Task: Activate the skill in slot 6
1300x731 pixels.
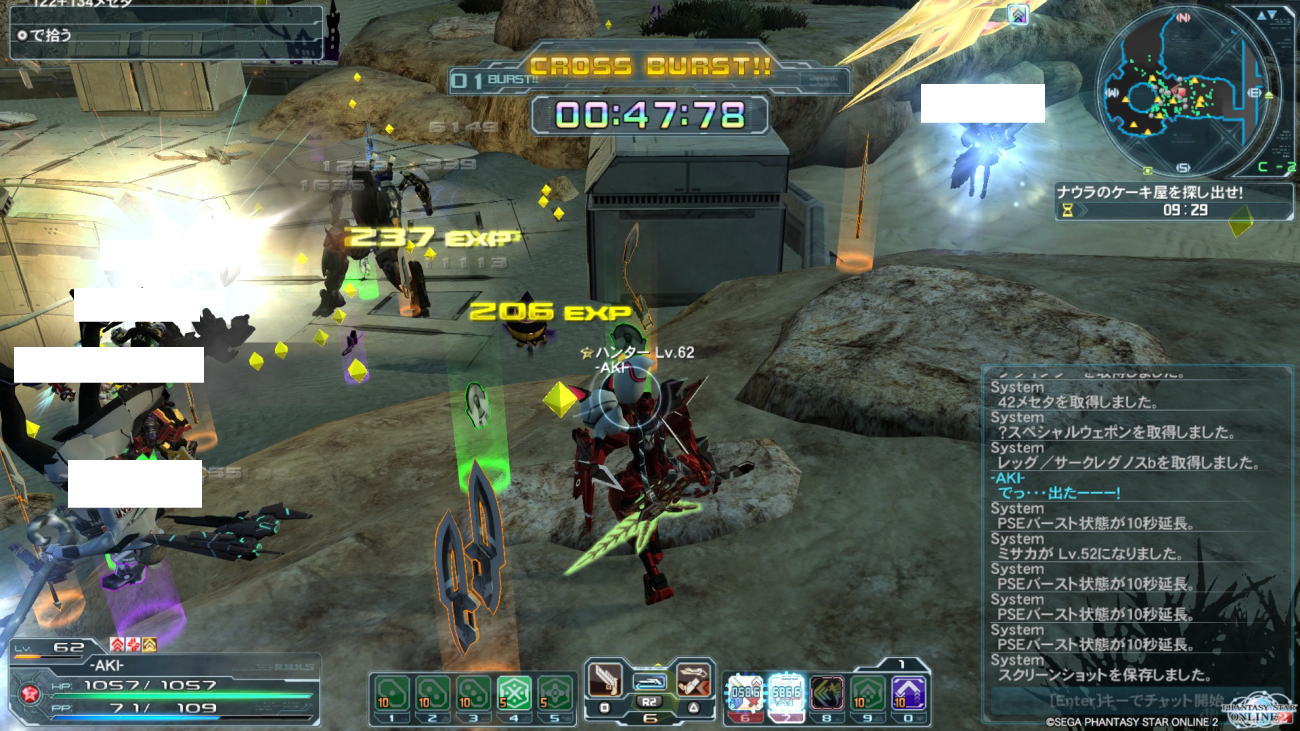Action: coord(745,692)
